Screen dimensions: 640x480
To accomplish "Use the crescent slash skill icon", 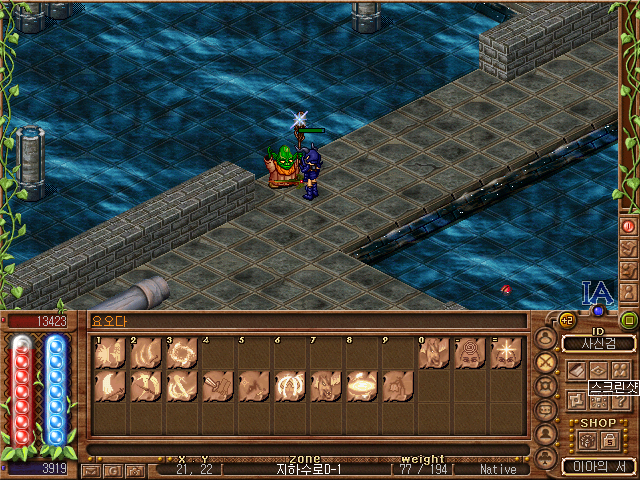I will coord(109,387).
